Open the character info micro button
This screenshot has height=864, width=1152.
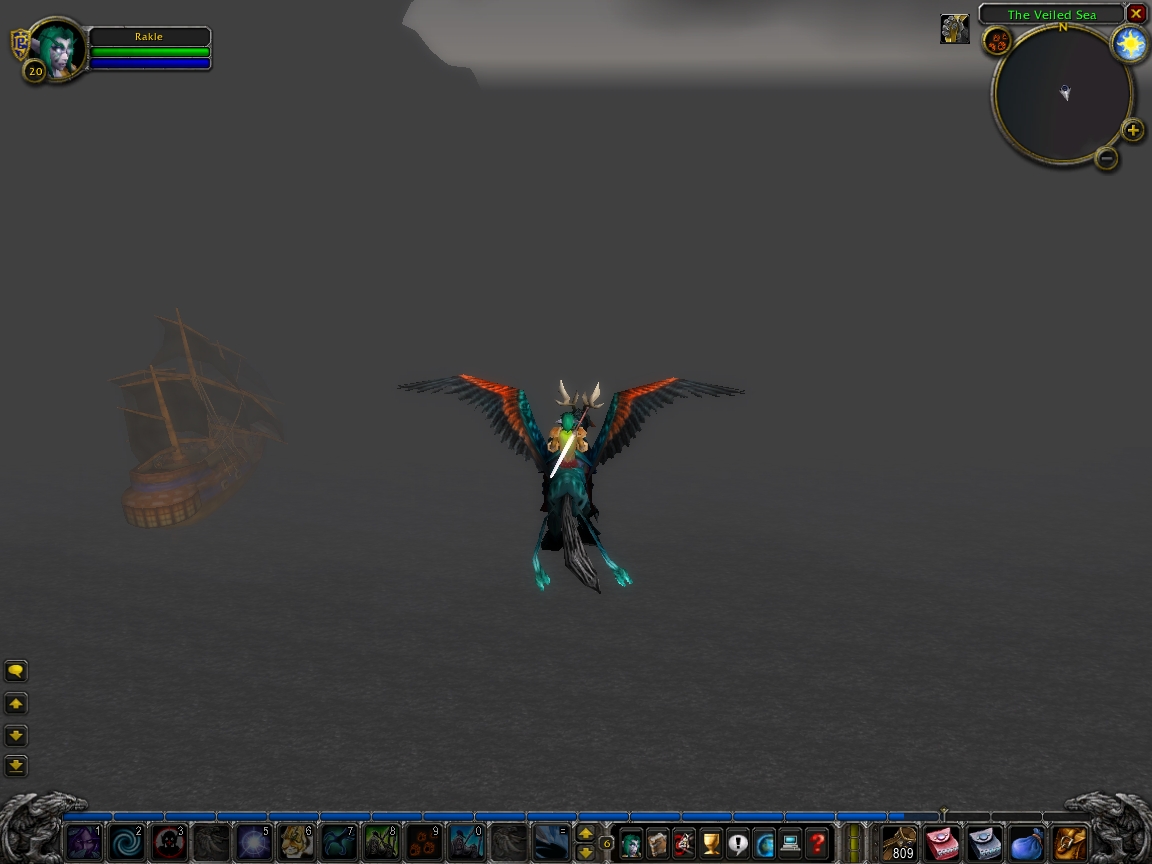pyautogui.click(x=631, y=843)
